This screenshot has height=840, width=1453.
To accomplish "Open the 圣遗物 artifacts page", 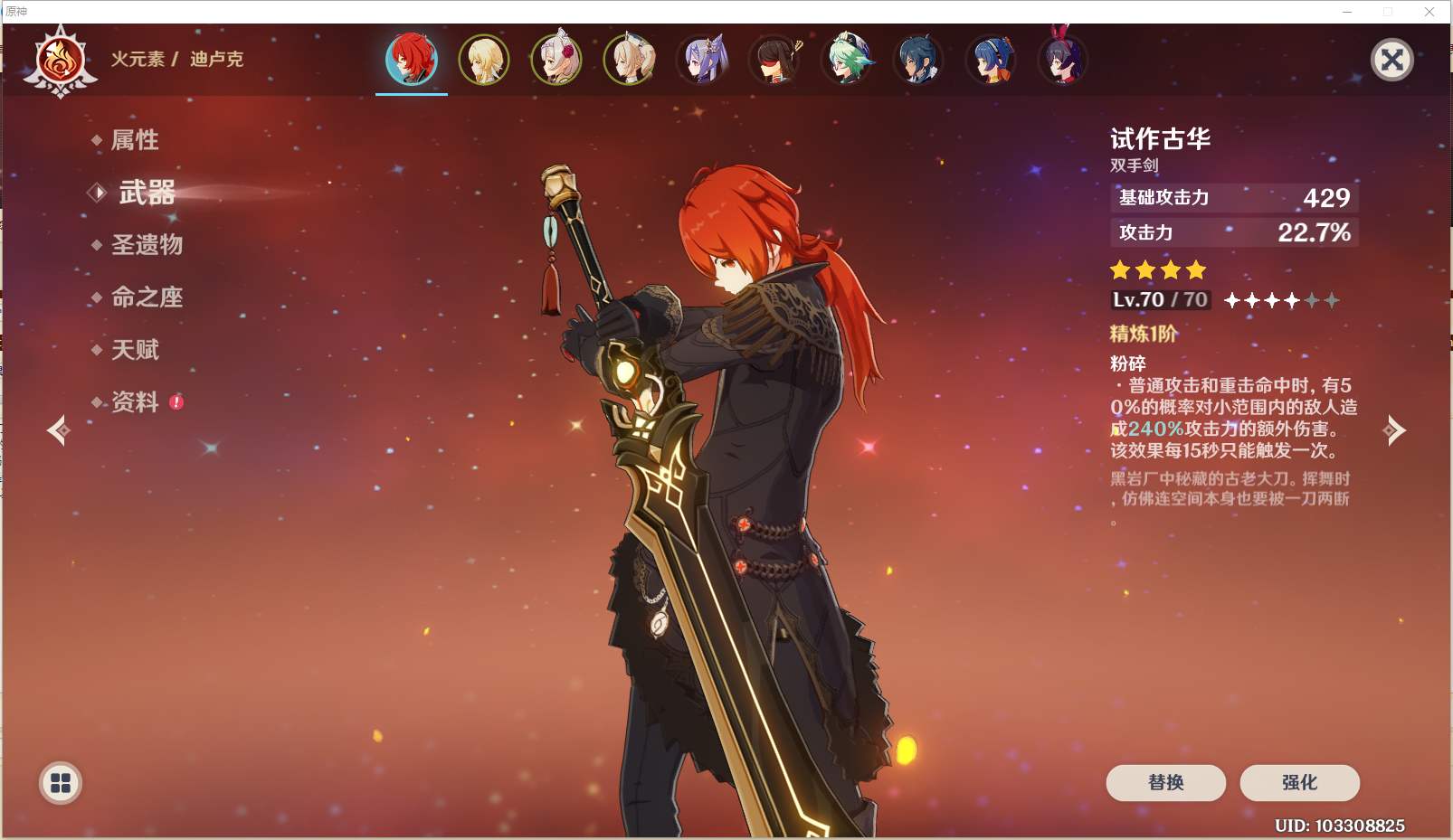I will tap(147, 245).
